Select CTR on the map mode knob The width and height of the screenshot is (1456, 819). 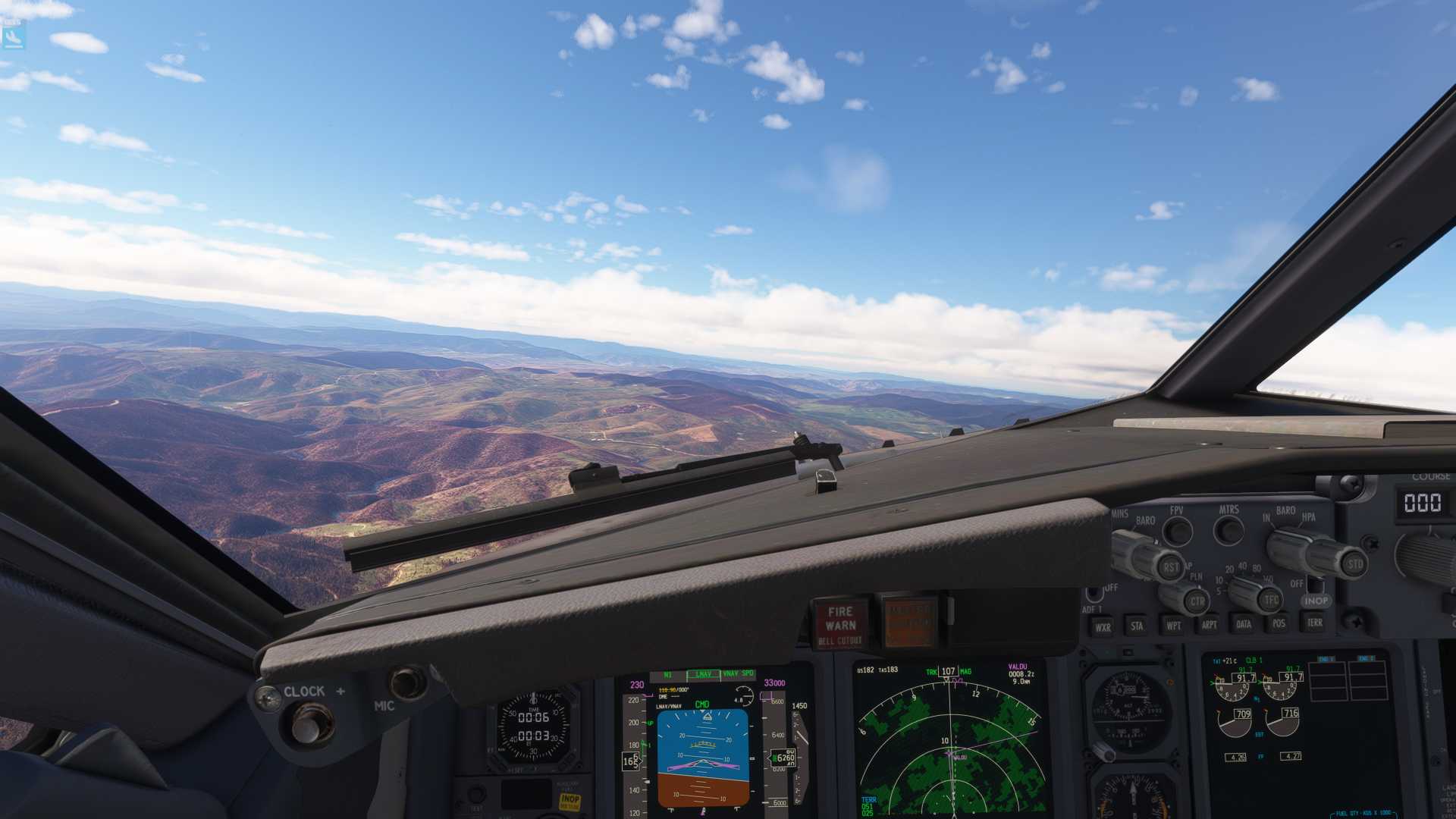point(1196,599)
